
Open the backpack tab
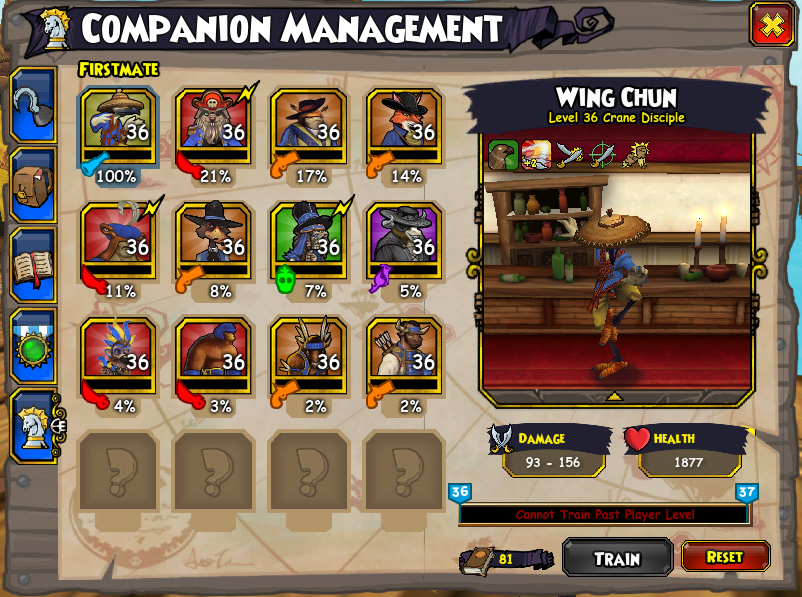point(31,185)
